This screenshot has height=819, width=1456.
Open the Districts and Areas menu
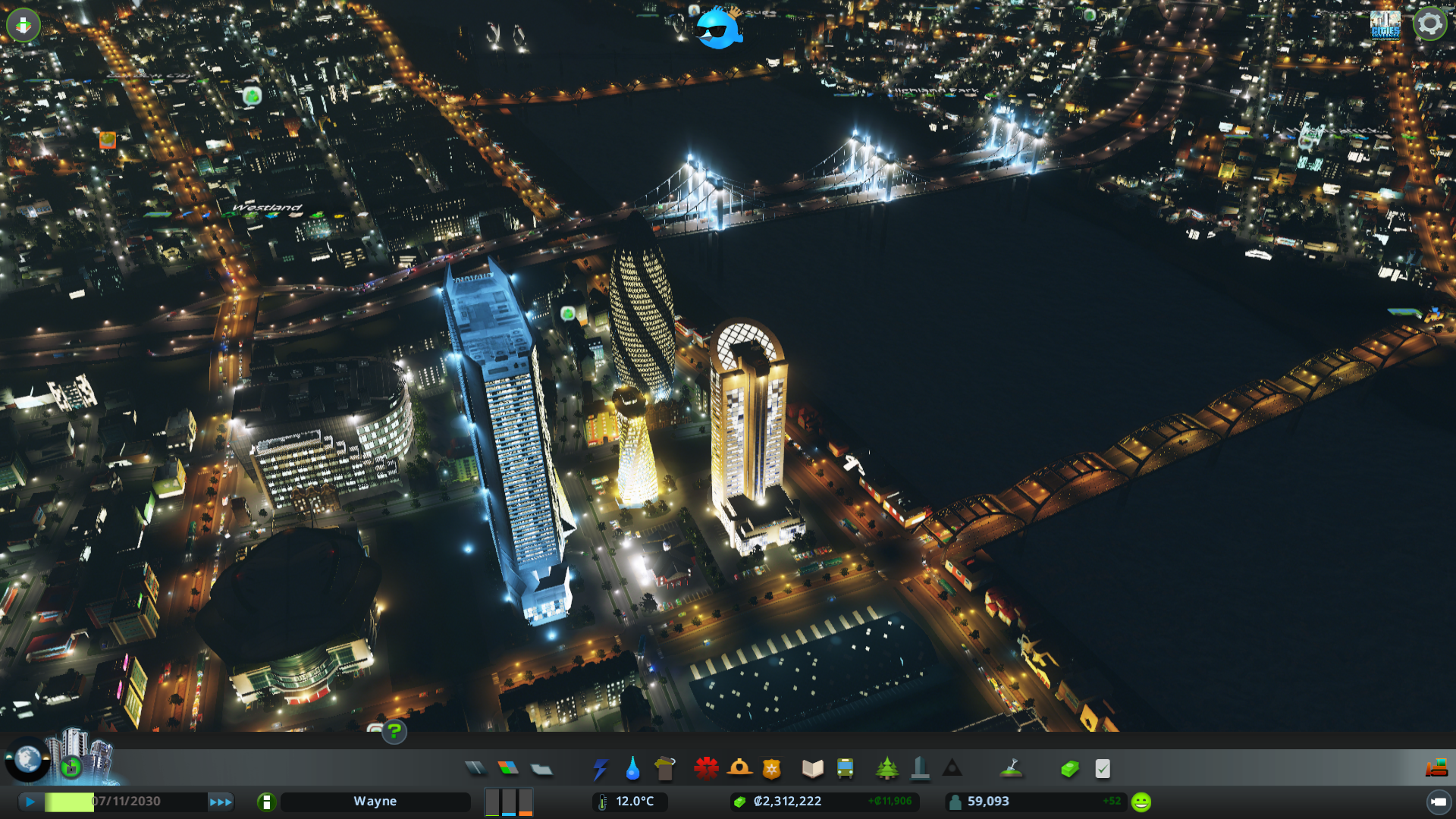(x=541, y=767)
